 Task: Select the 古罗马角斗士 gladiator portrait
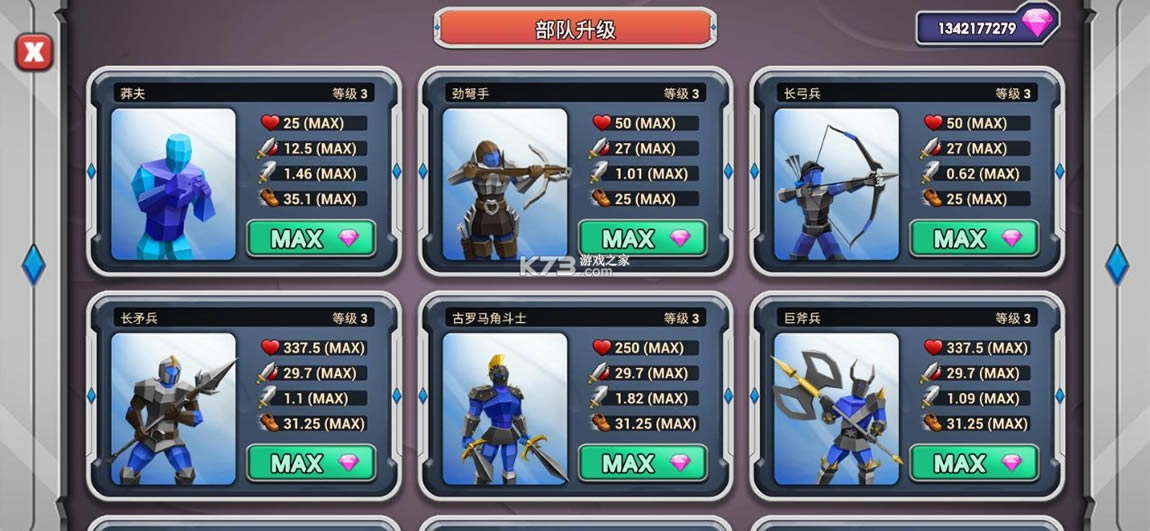tap(504, 408)
